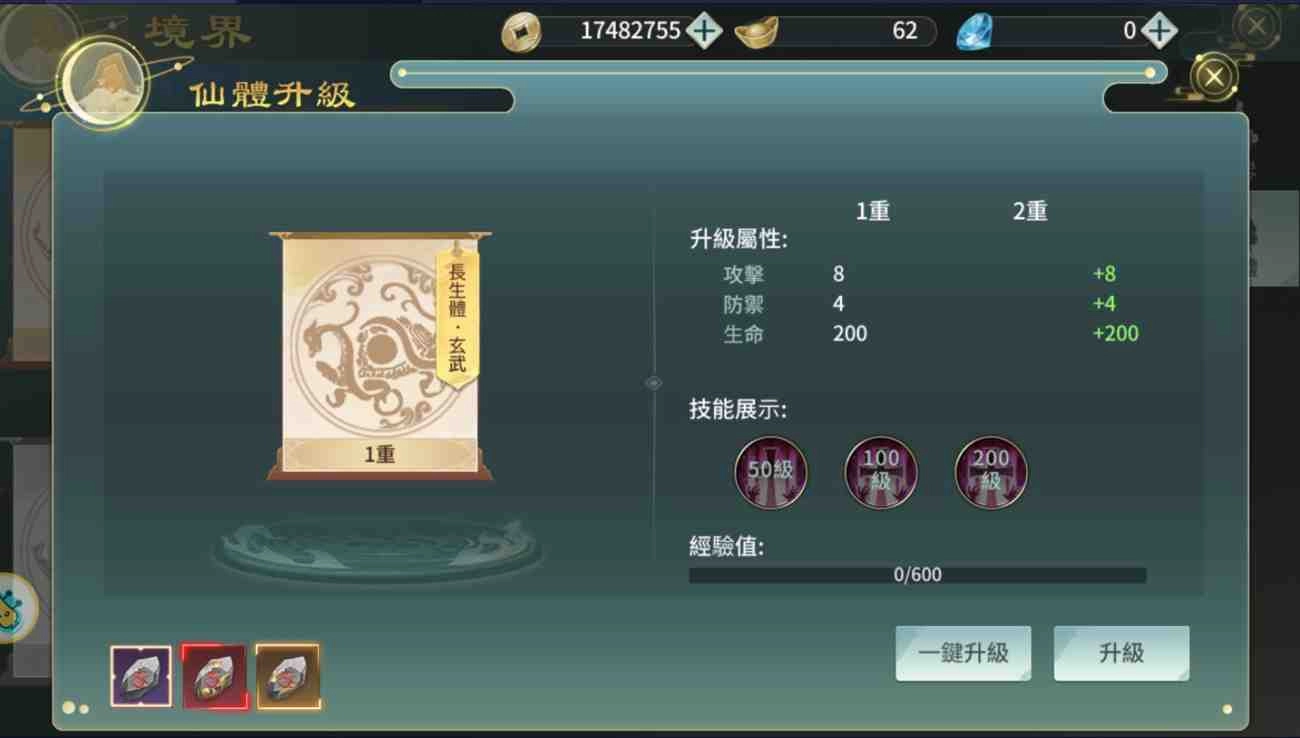View the 100級 skill icon
Image resolution: width=1300 pixels, height=738 pixels.
[880, 472]
